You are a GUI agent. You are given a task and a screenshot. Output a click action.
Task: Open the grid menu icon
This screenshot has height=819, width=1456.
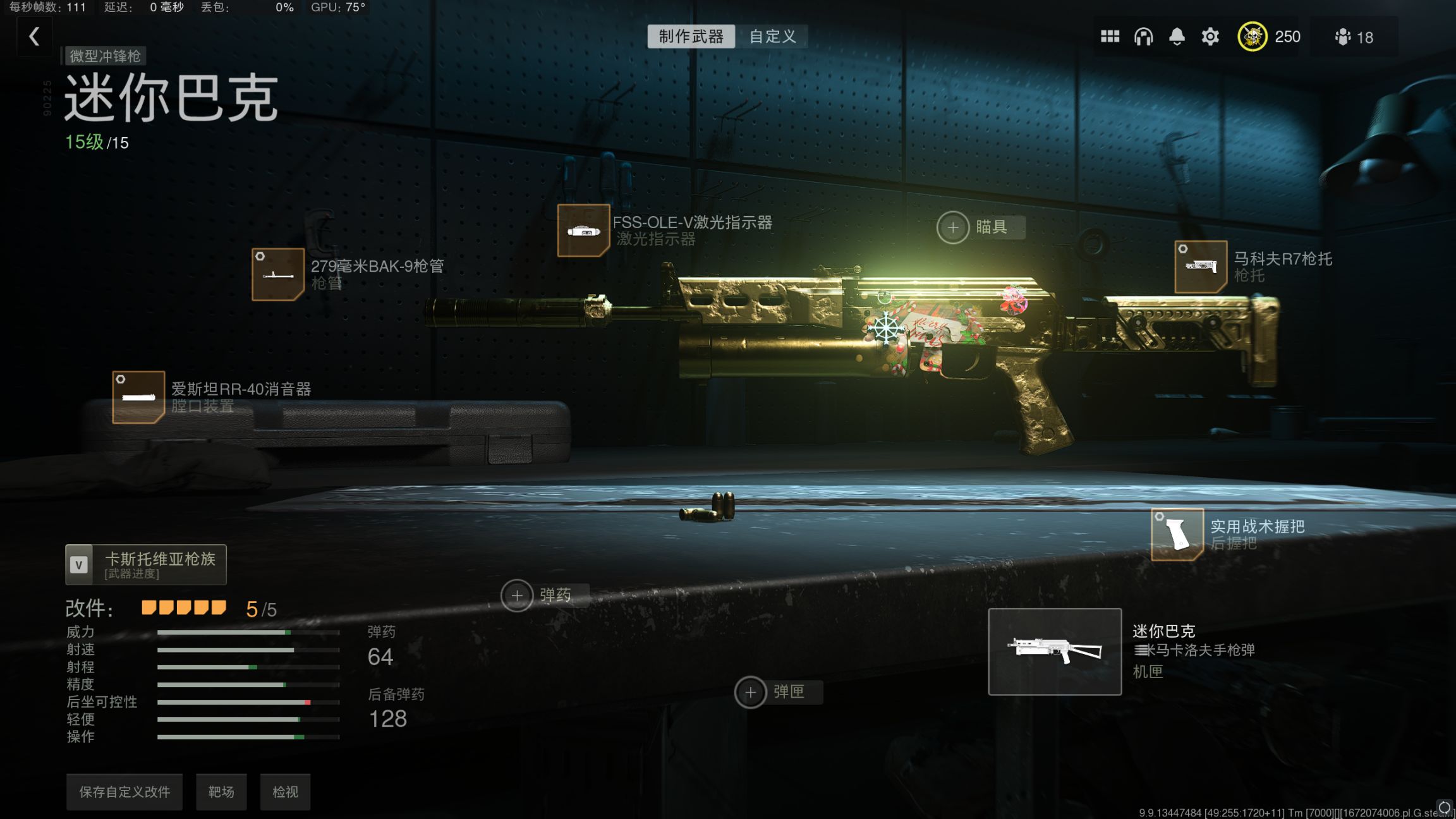click(x=1110, y=37)
